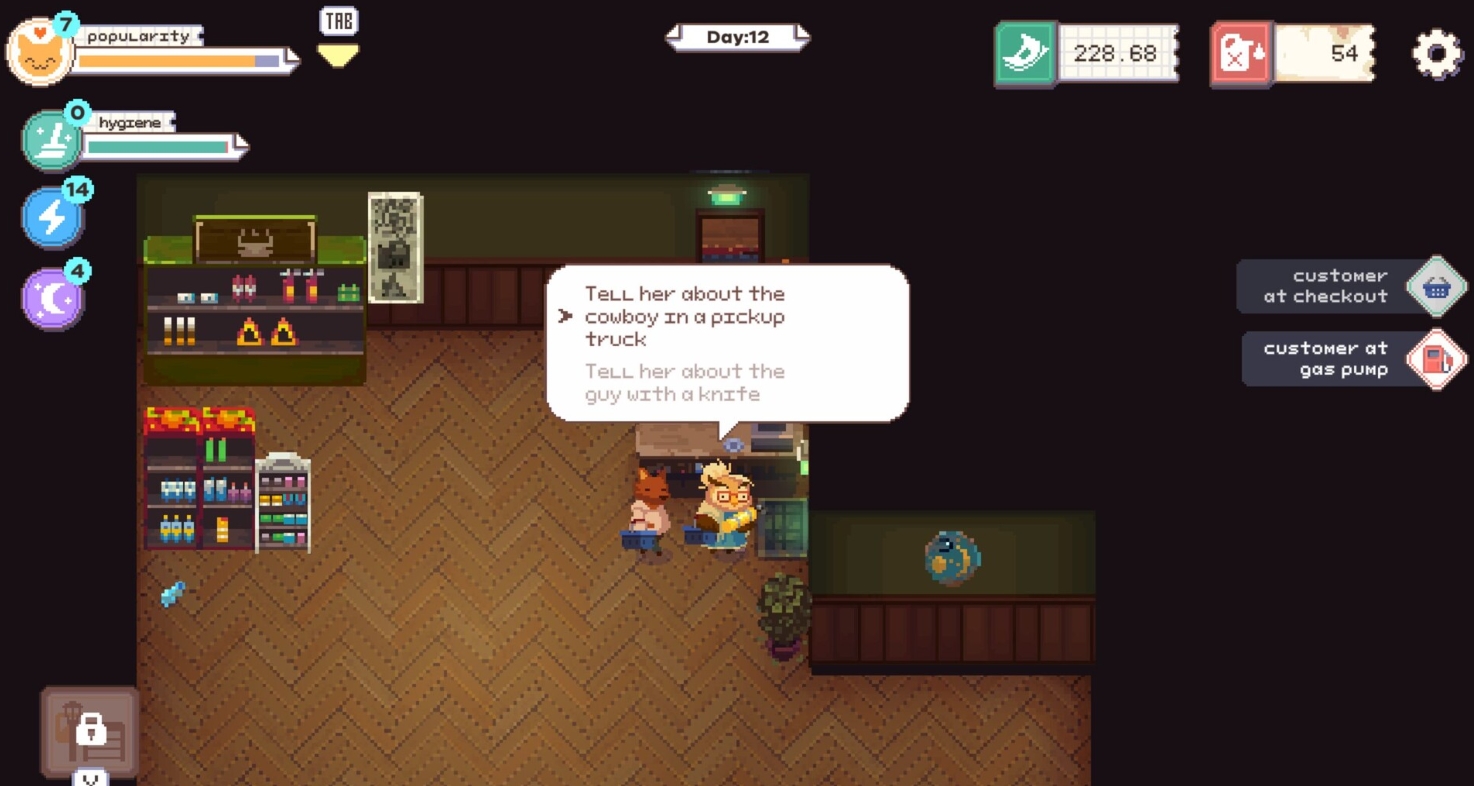Click the purple moon icon
Screen dimensions: 1474x786
point(52,298)
